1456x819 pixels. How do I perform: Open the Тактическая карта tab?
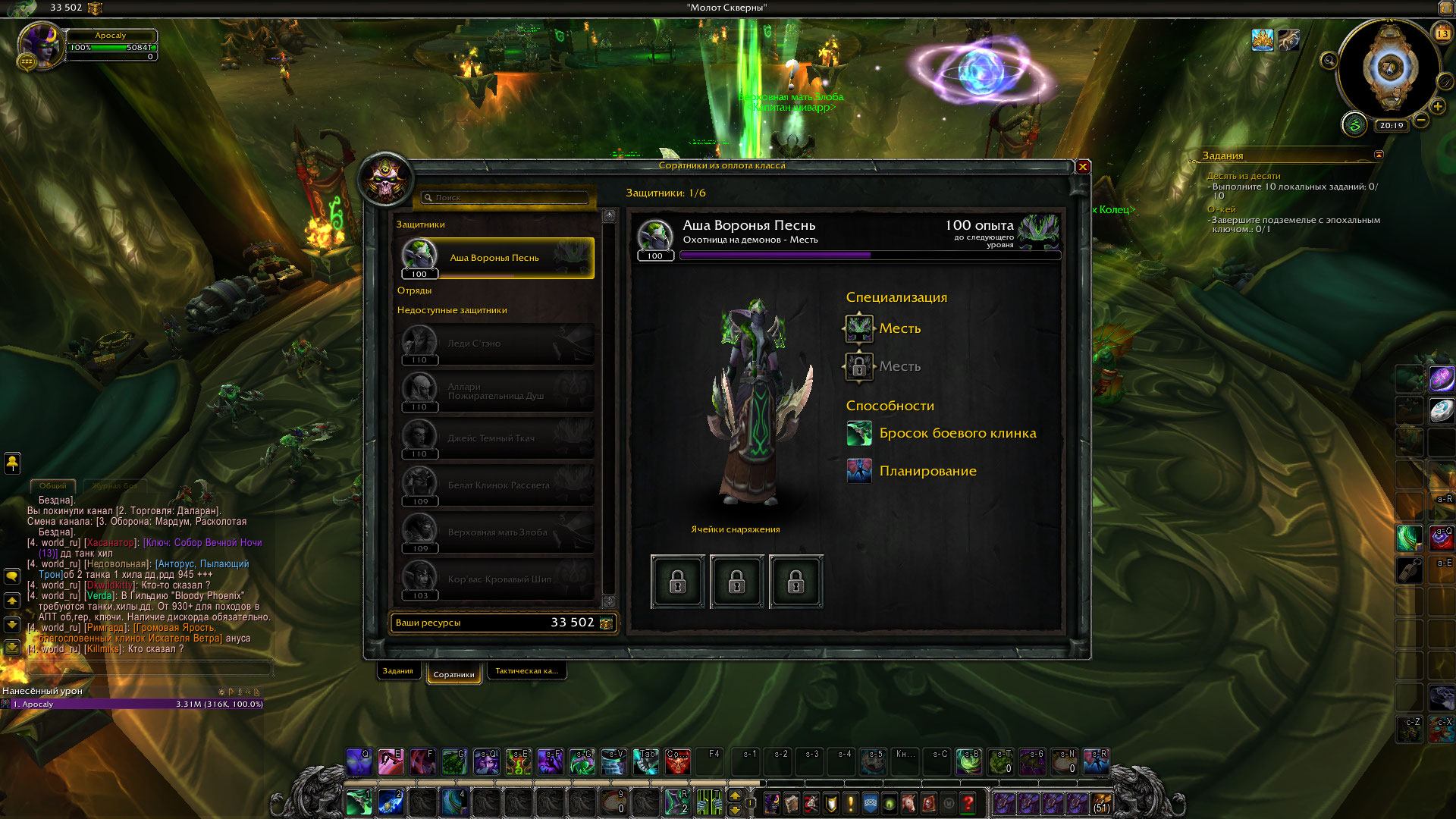(526, 671)
